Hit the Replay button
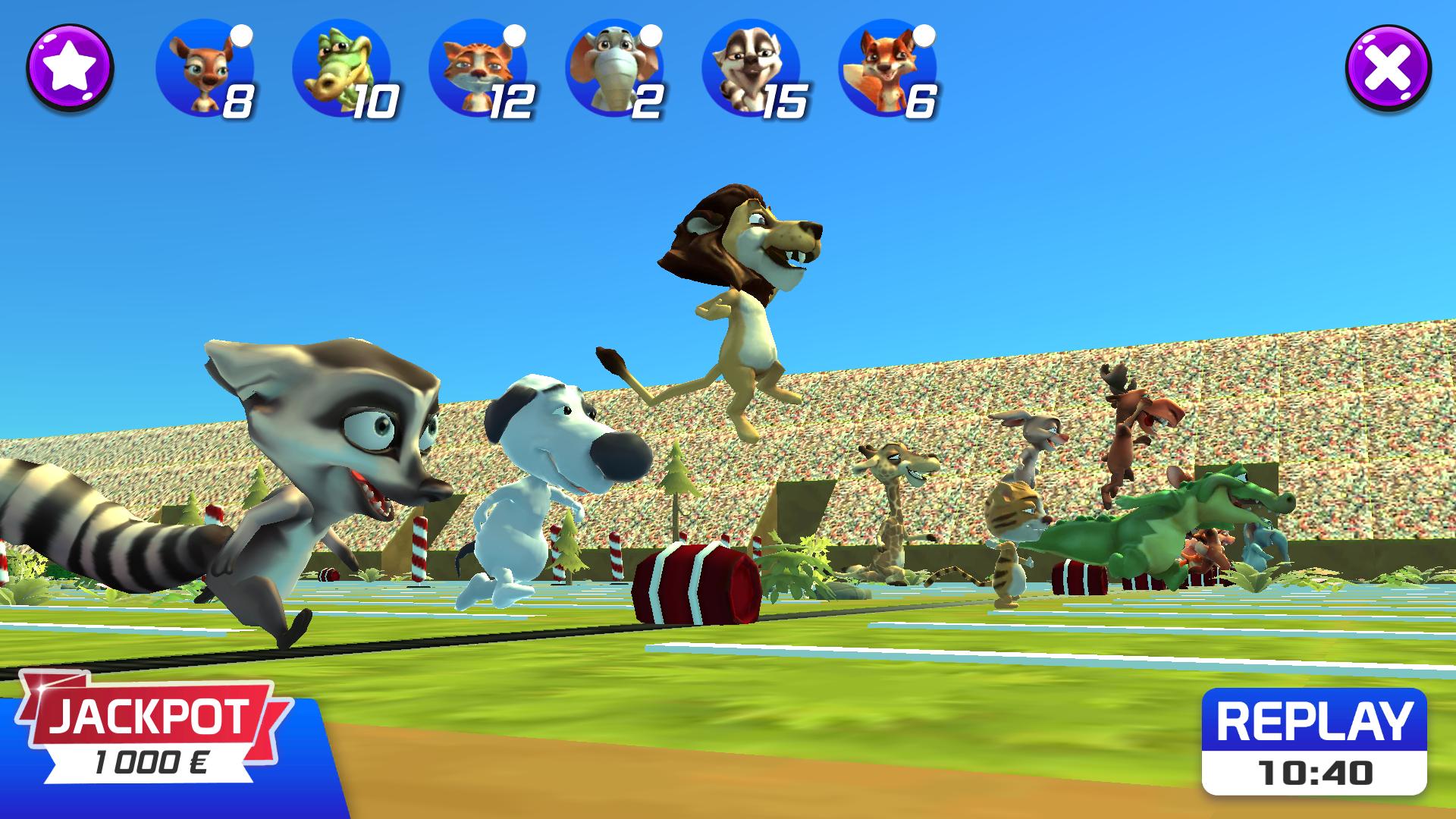This screenshot has width=1456, height=819. (x=1314, y=741)
